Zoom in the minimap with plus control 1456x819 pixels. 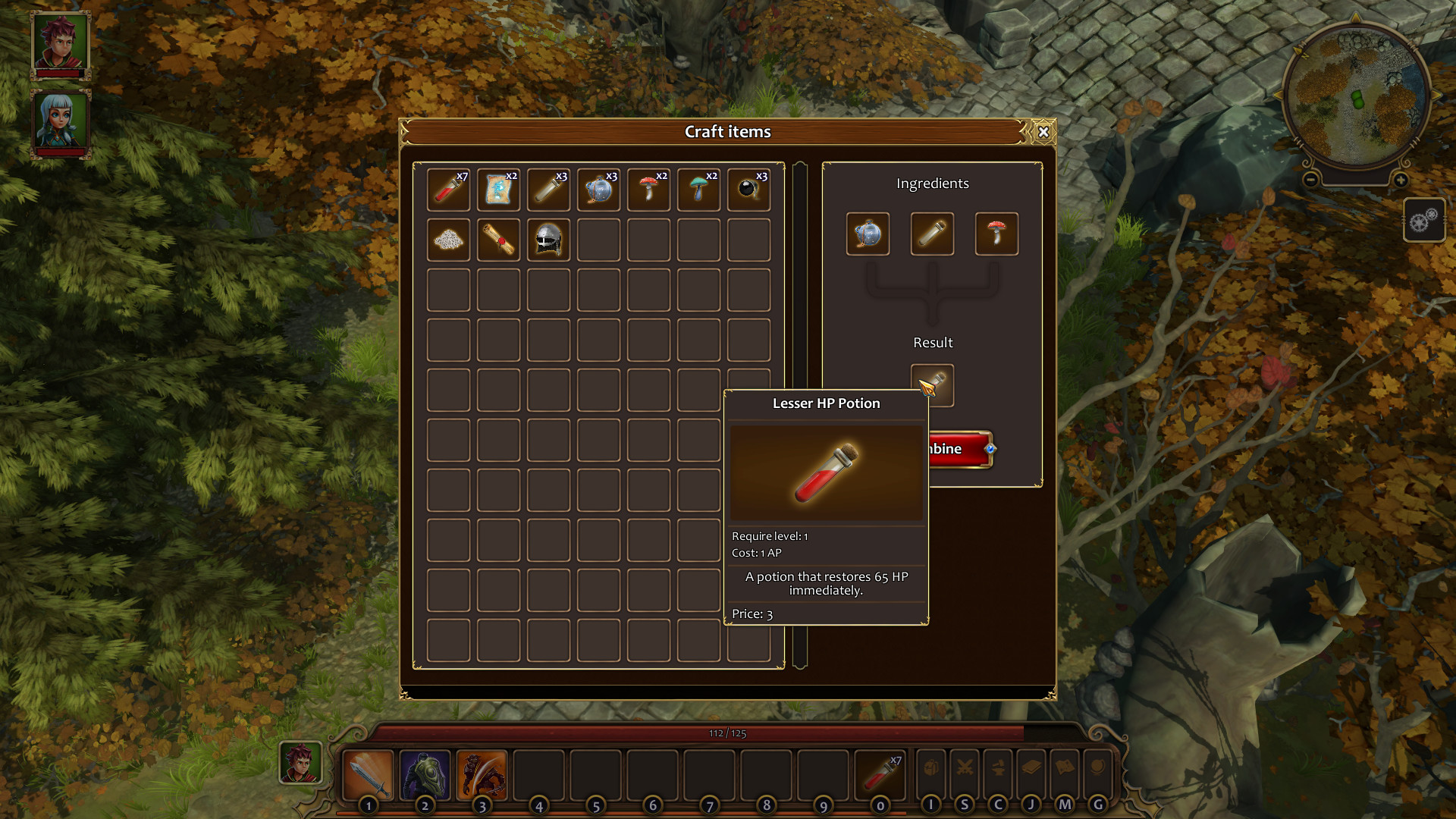coord(1400,180)
